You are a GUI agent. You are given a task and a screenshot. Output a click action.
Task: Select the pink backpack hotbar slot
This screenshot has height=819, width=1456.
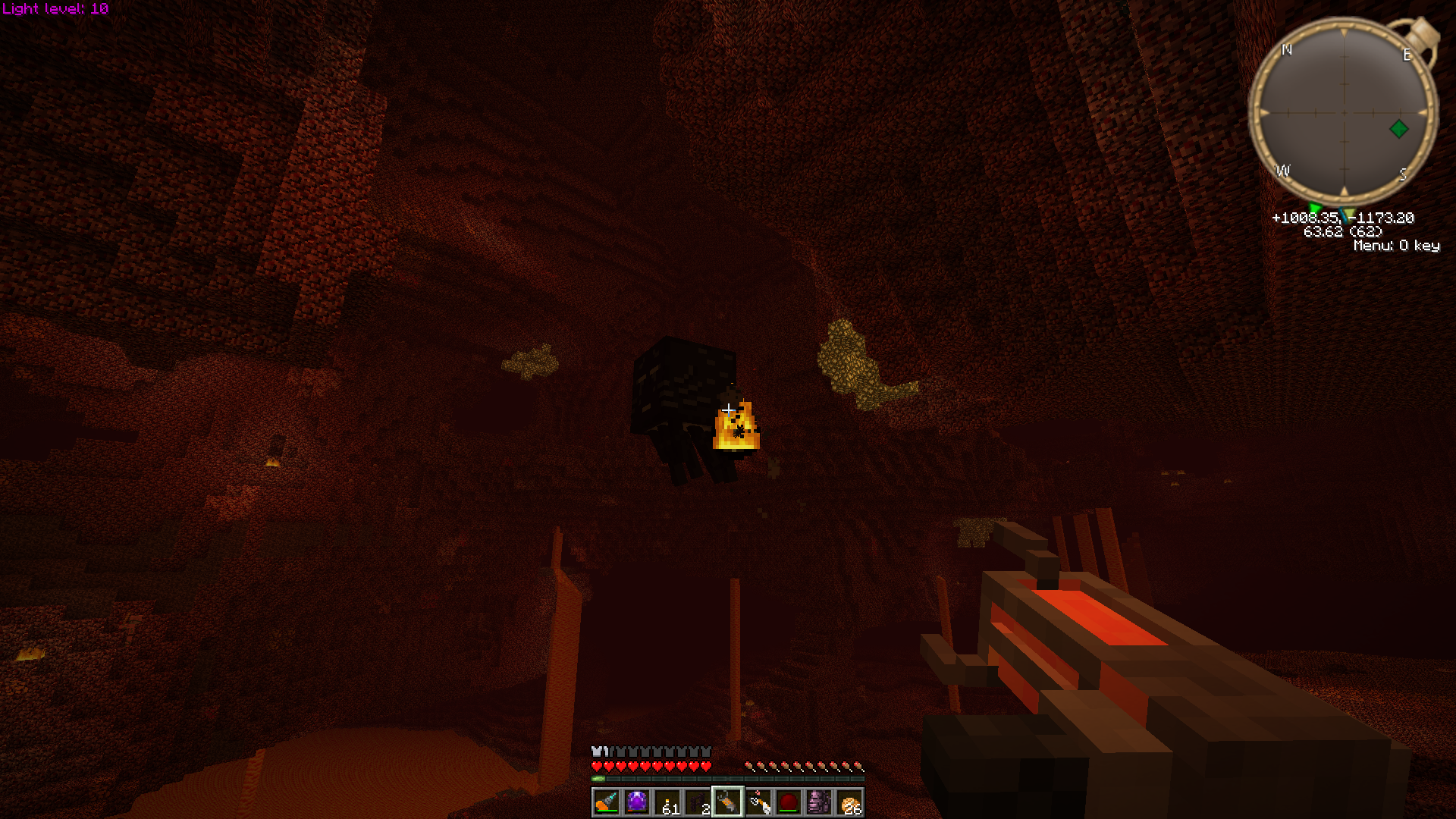tap(819, 802)
